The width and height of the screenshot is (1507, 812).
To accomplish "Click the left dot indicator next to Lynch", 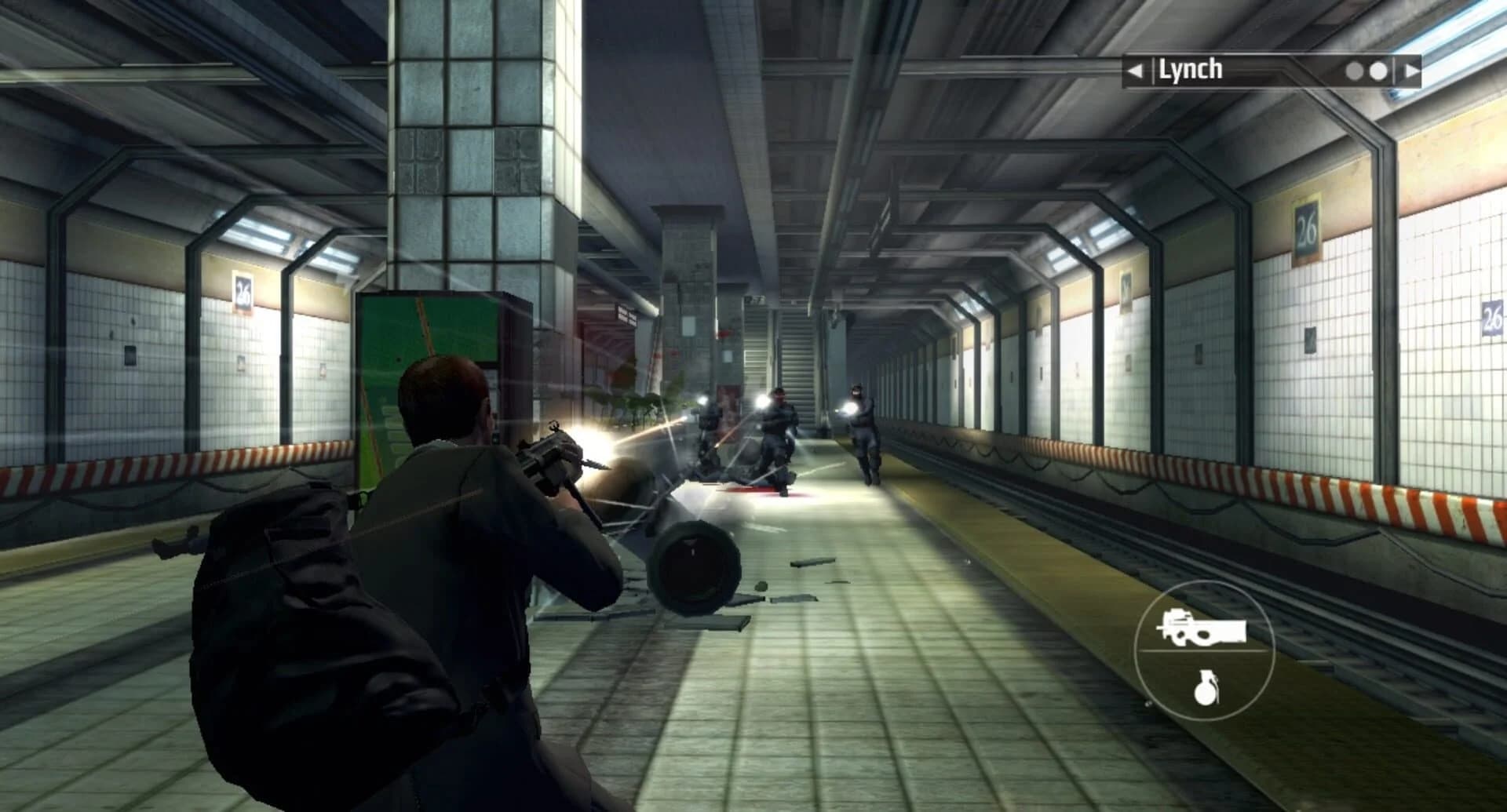I will click(1354, 70).
